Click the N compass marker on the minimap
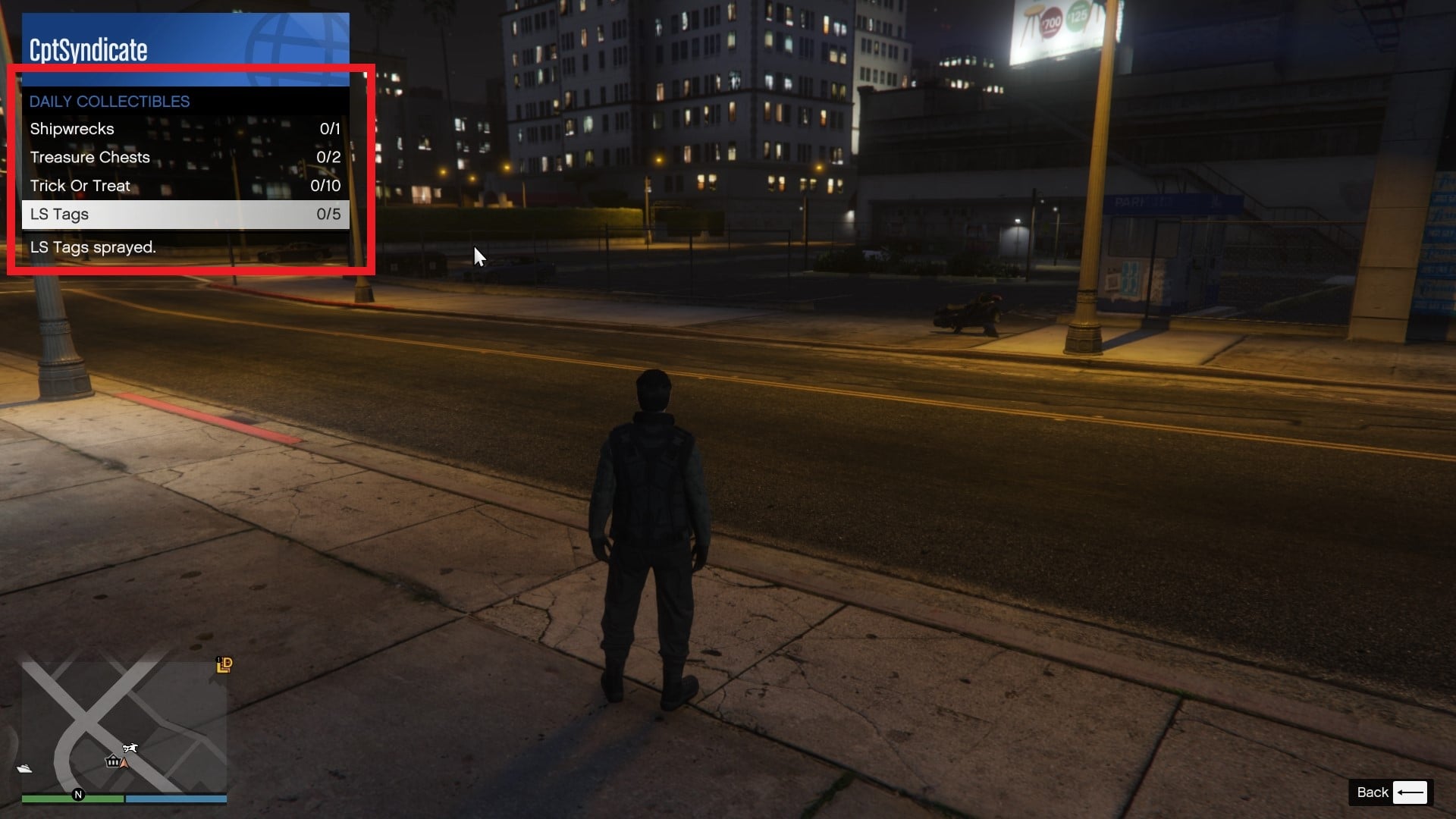Screen dimensions: 1456x819 [x=79, y=795]
